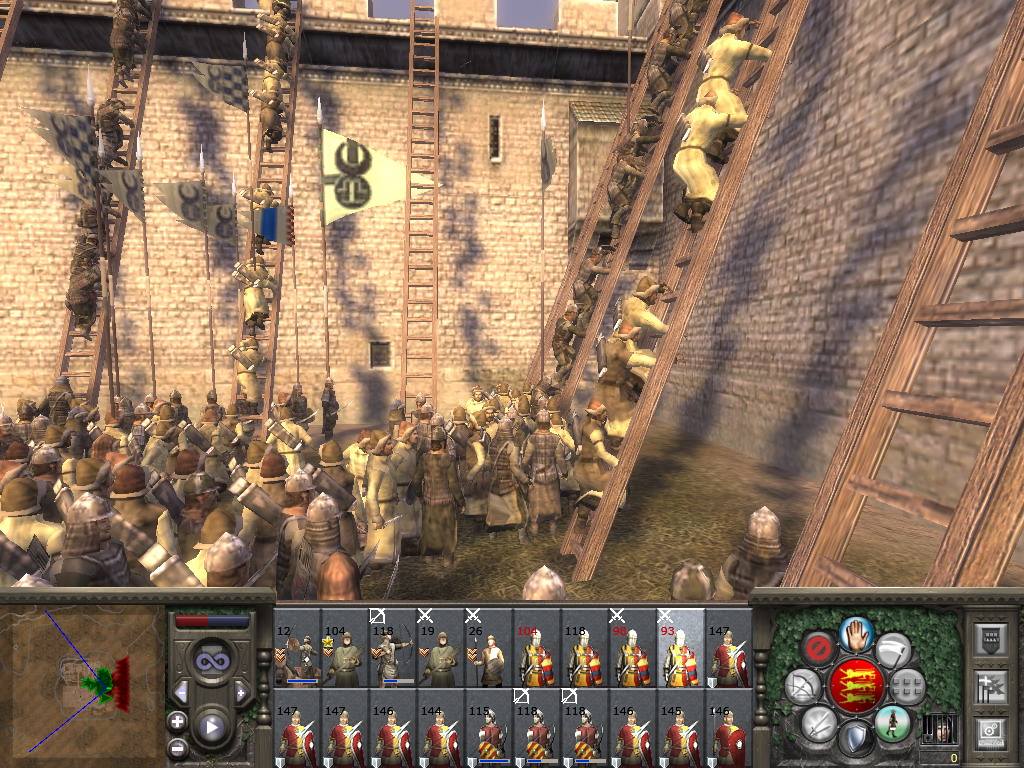
Task: Click the red three-lions faction emblem
Action: pos(856,686)
